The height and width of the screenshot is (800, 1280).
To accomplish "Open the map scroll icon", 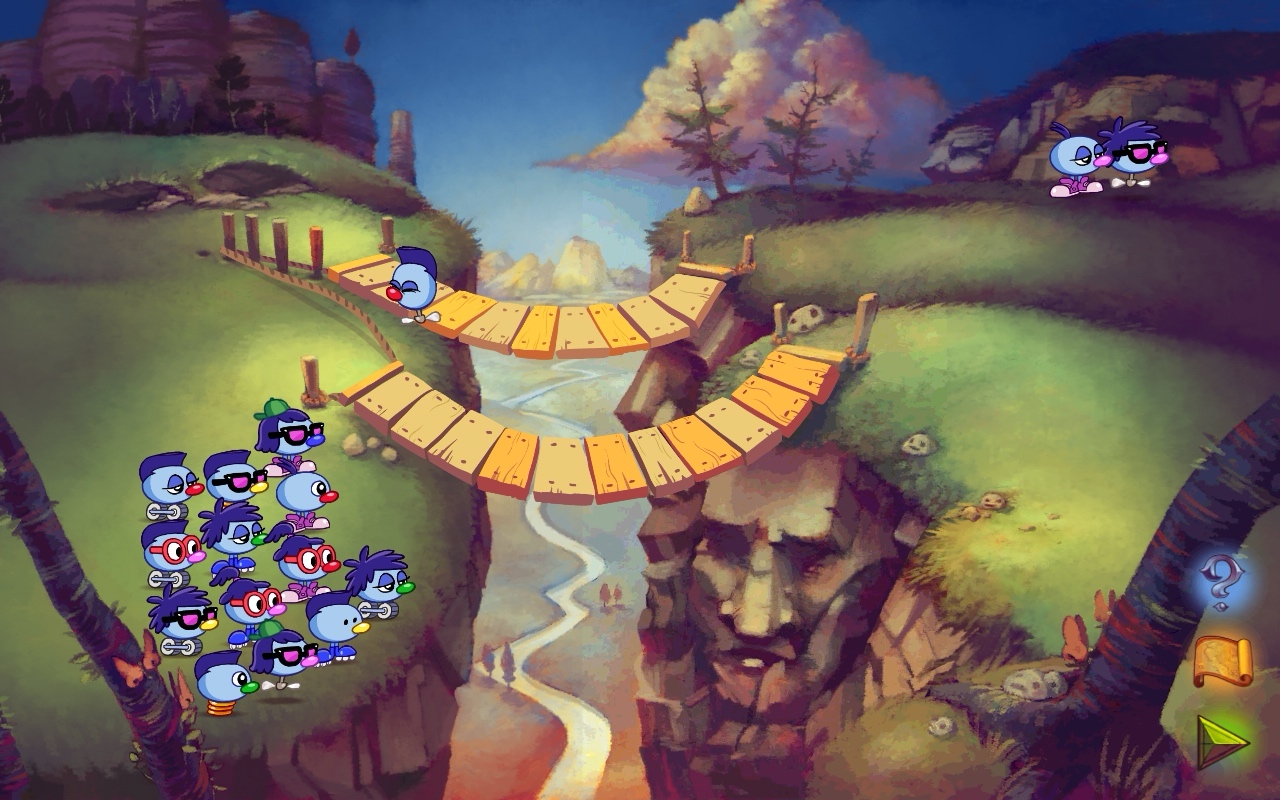I will [1222, 662].
